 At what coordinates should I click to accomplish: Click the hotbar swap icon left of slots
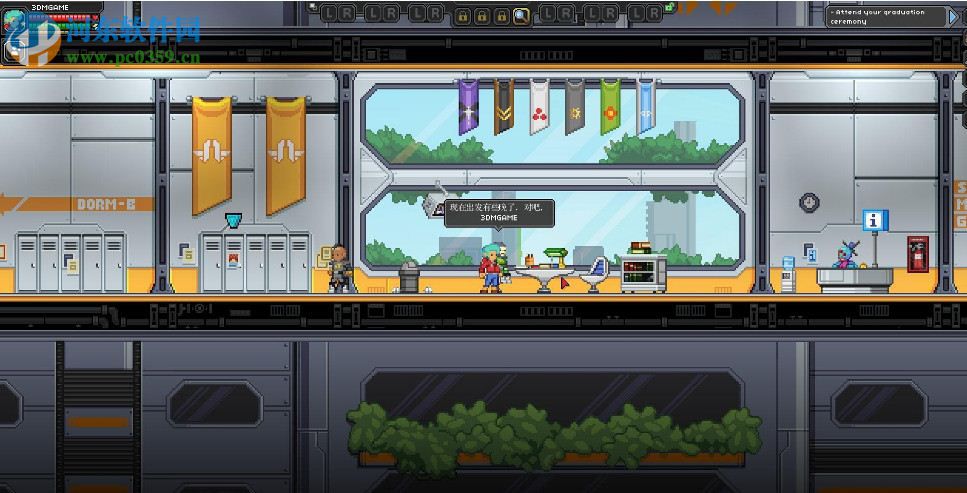(x=315, y=6)
